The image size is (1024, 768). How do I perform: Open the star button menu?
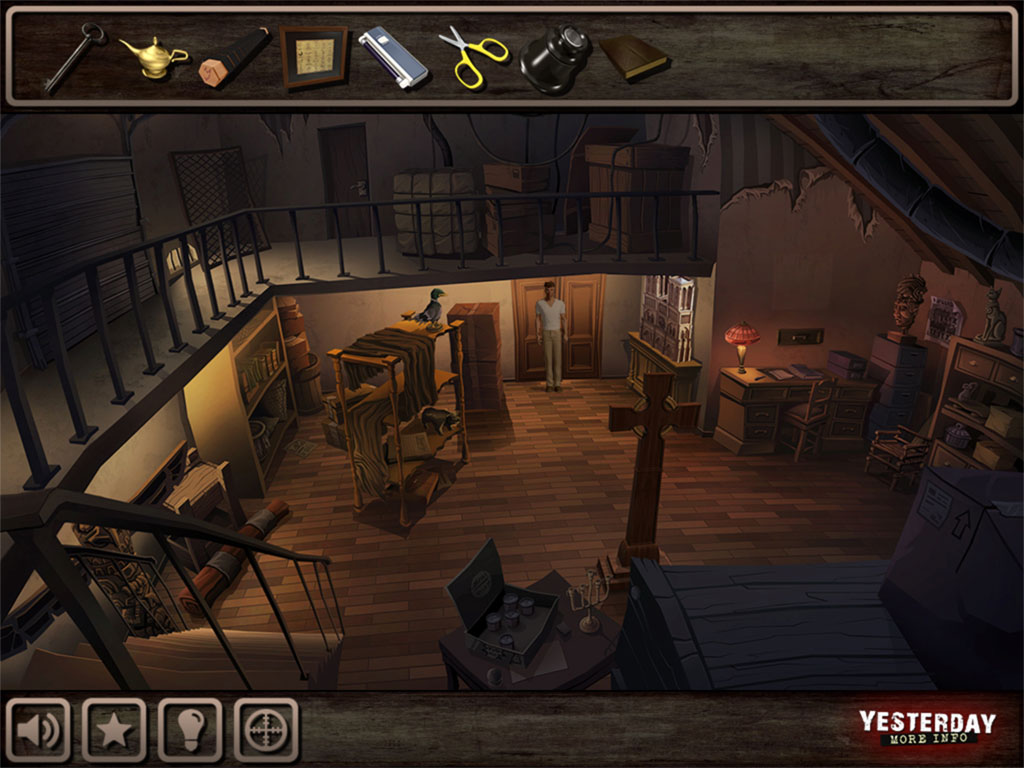tap(114, 730)
